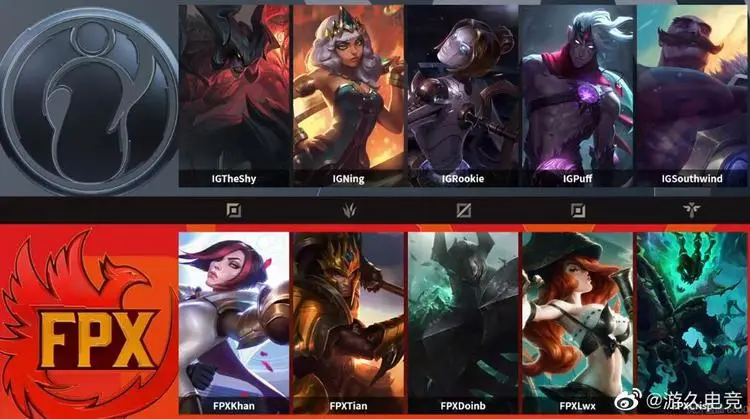Screen dimensions: 750x419
Task: Click the Invictus Gaming team logo
Action: [88, 100]
